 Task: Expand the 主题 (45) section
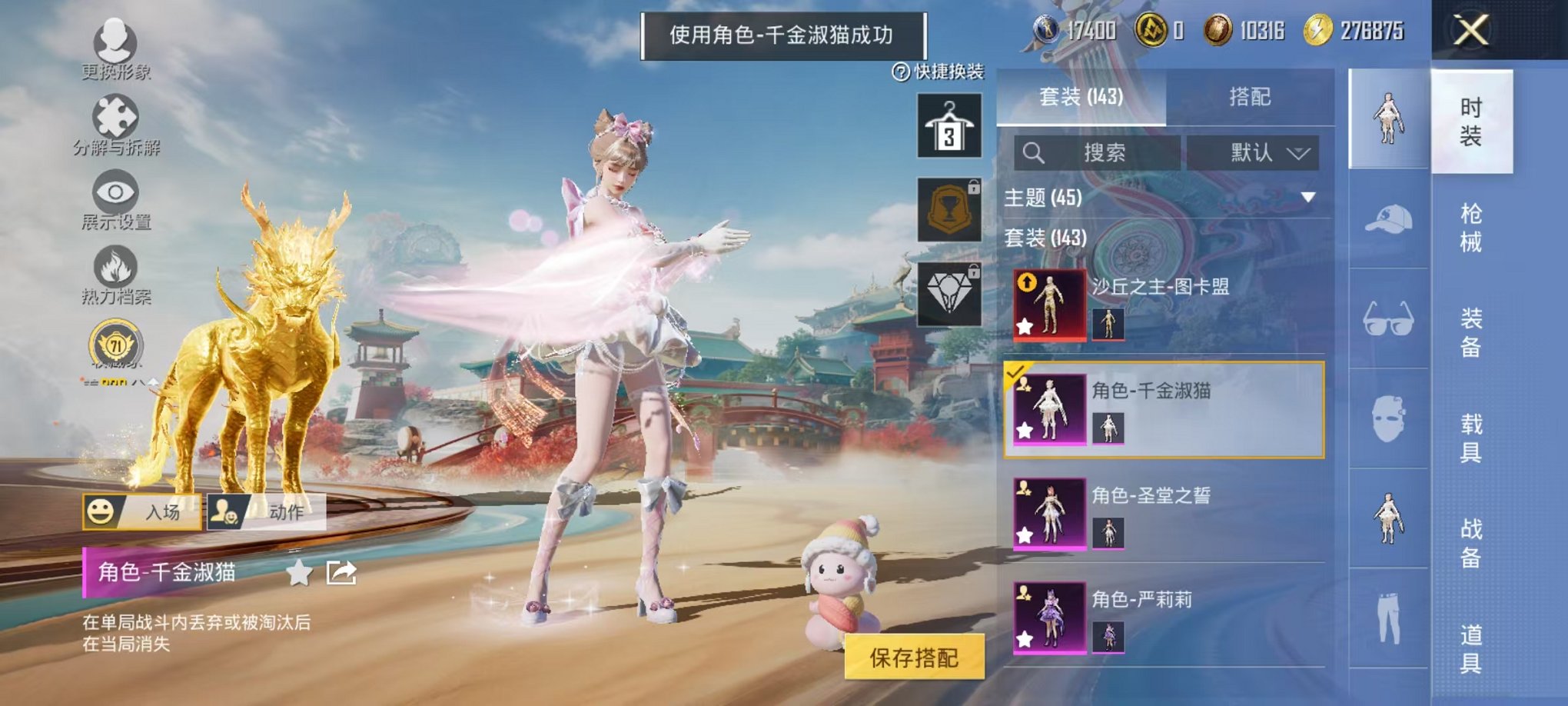(x=1307, y=198)
